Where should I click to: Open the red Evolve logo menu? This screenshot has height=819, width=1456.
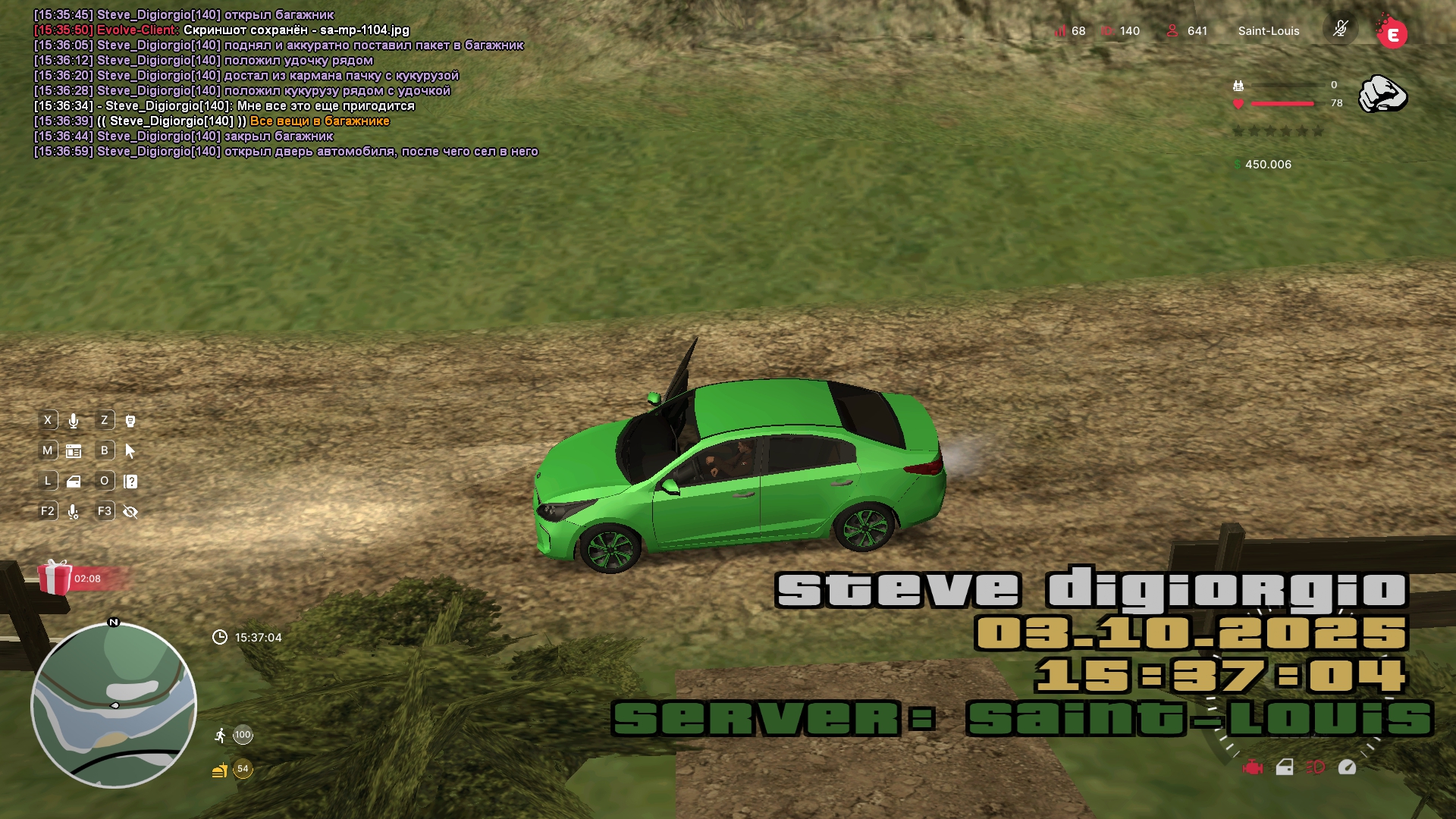point(1392,33)
